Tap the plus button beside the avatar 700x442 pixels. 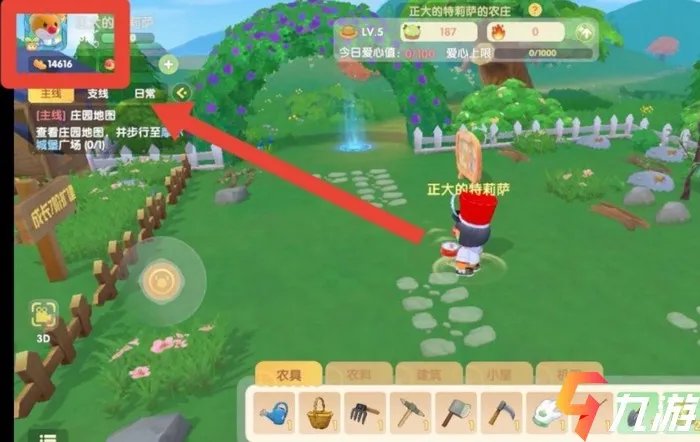pyautogui.click(x=168, y=66)
